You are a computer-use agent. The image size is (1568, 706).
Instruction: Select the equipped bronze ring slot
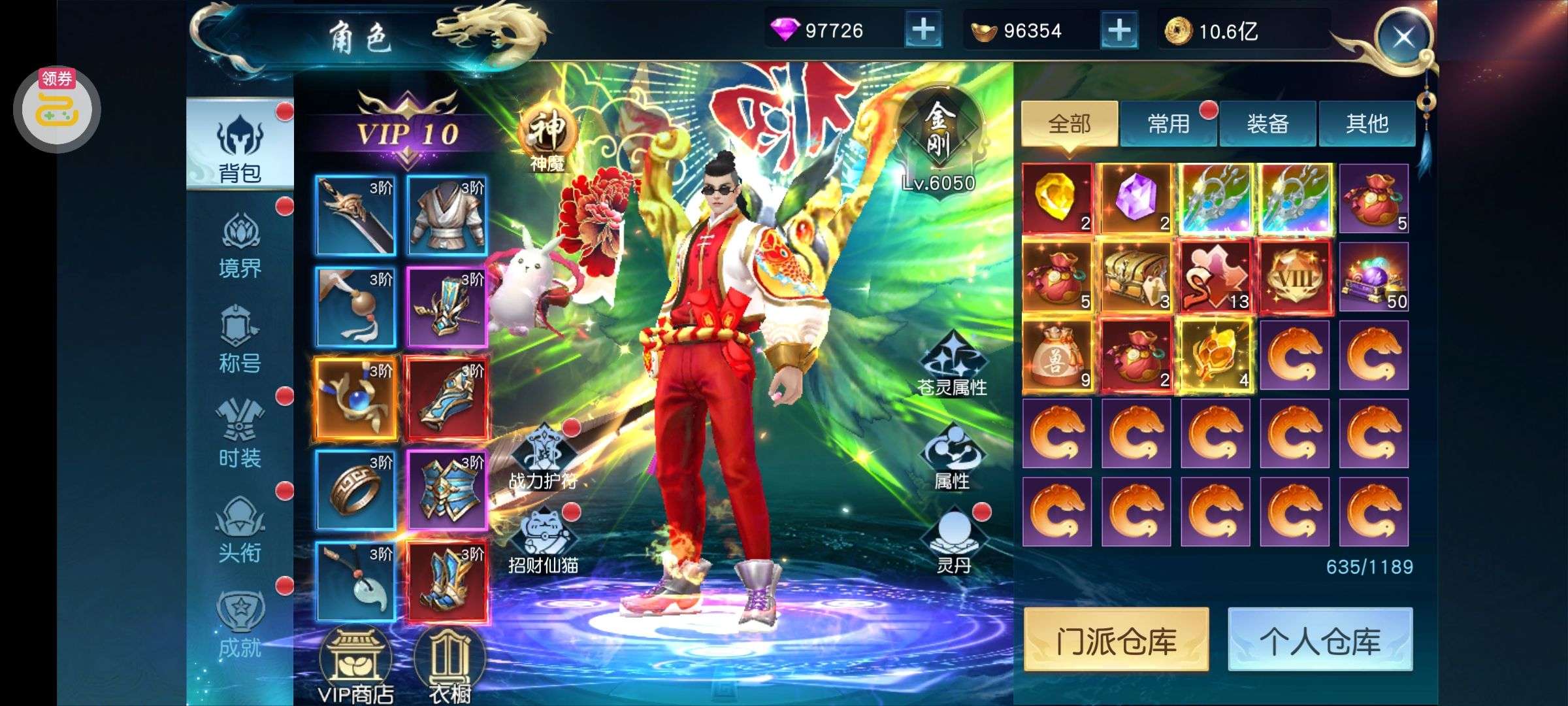[355, 490]
